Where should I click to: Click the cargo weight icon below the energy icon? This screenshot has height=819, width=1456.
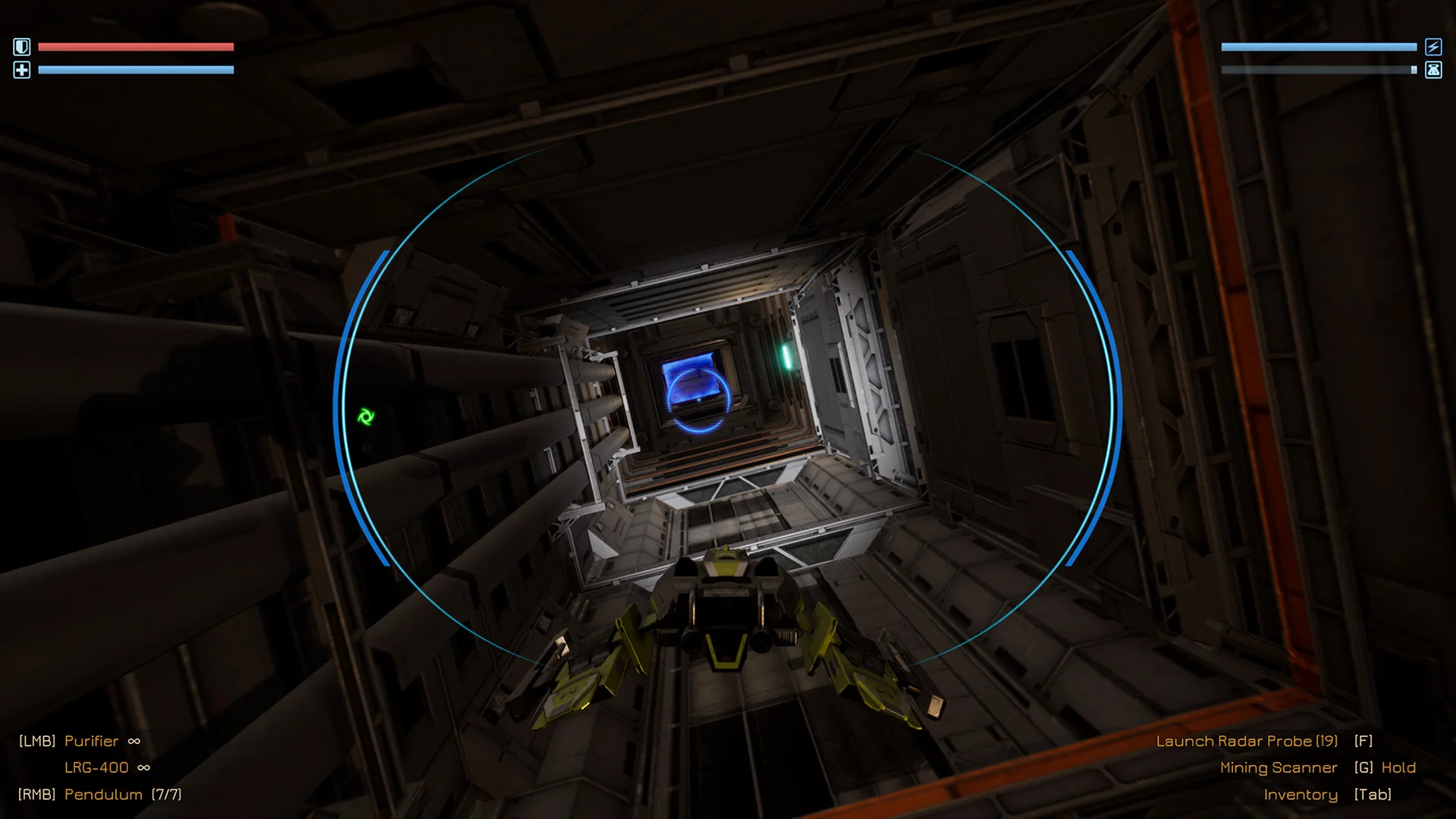coord(1432,69)
